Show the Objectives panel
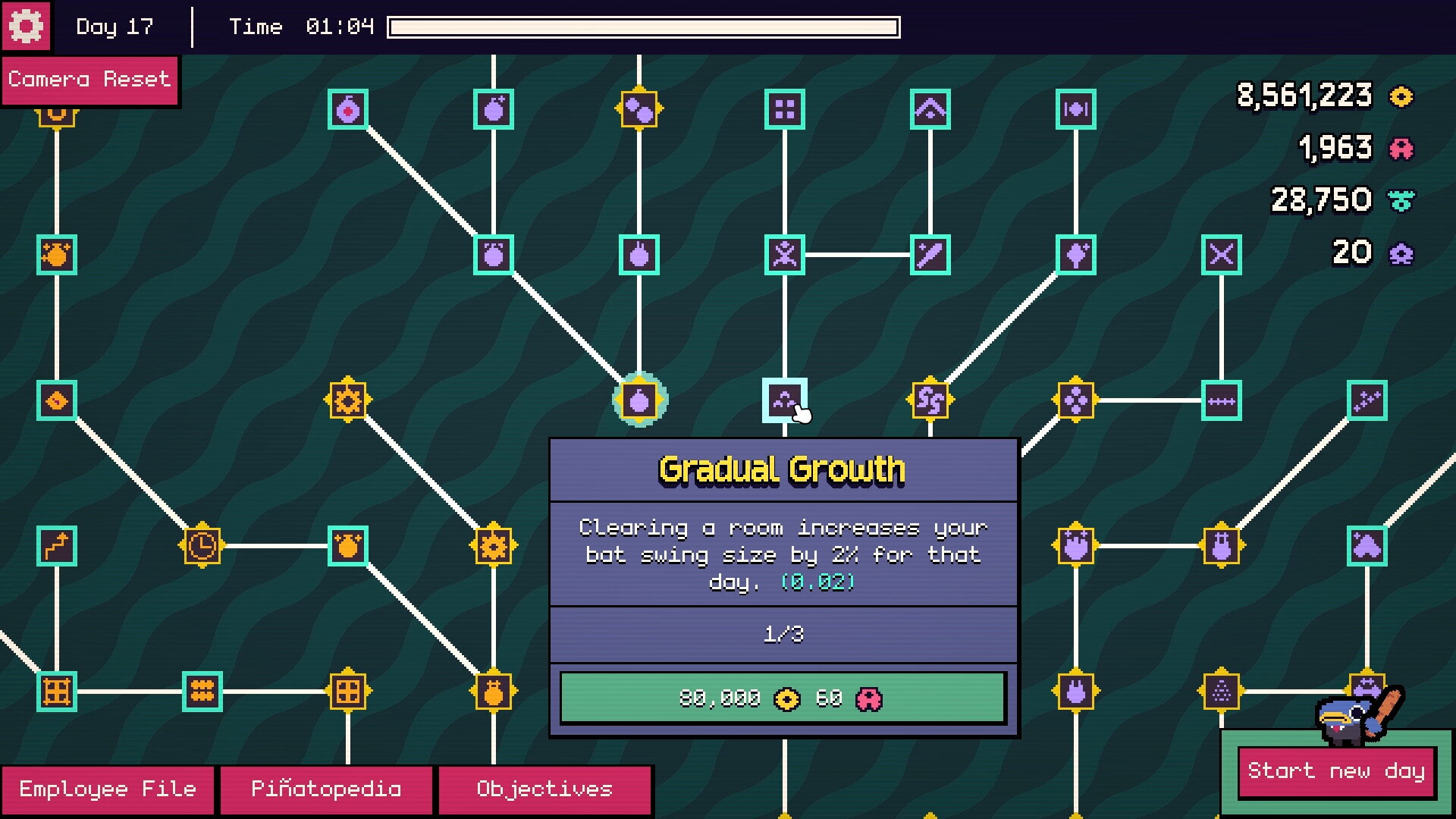Image resolution: width=1456 pixels, height=819 pixels. pos(544,789)
